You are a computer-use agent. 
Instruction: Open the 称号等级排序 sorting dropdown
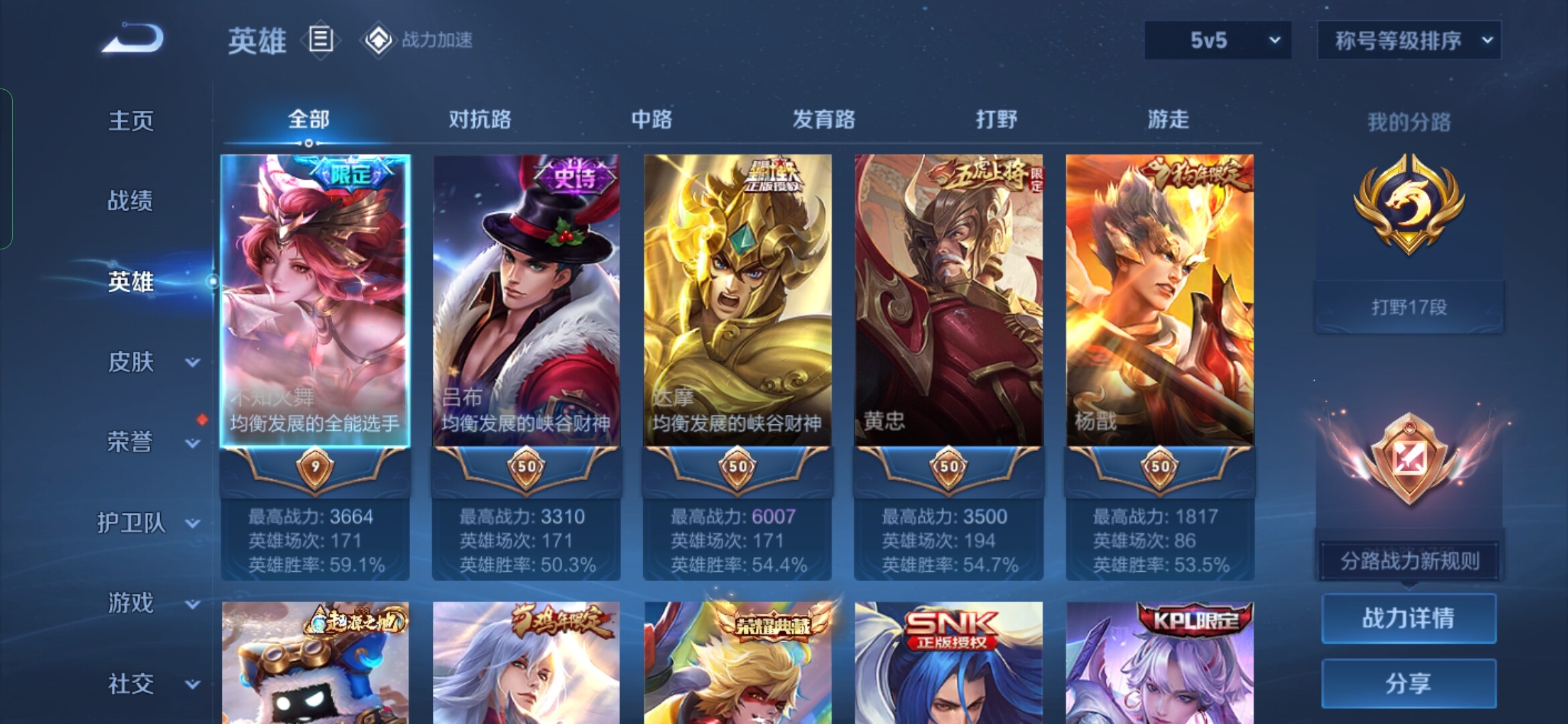coord(1409,40)
